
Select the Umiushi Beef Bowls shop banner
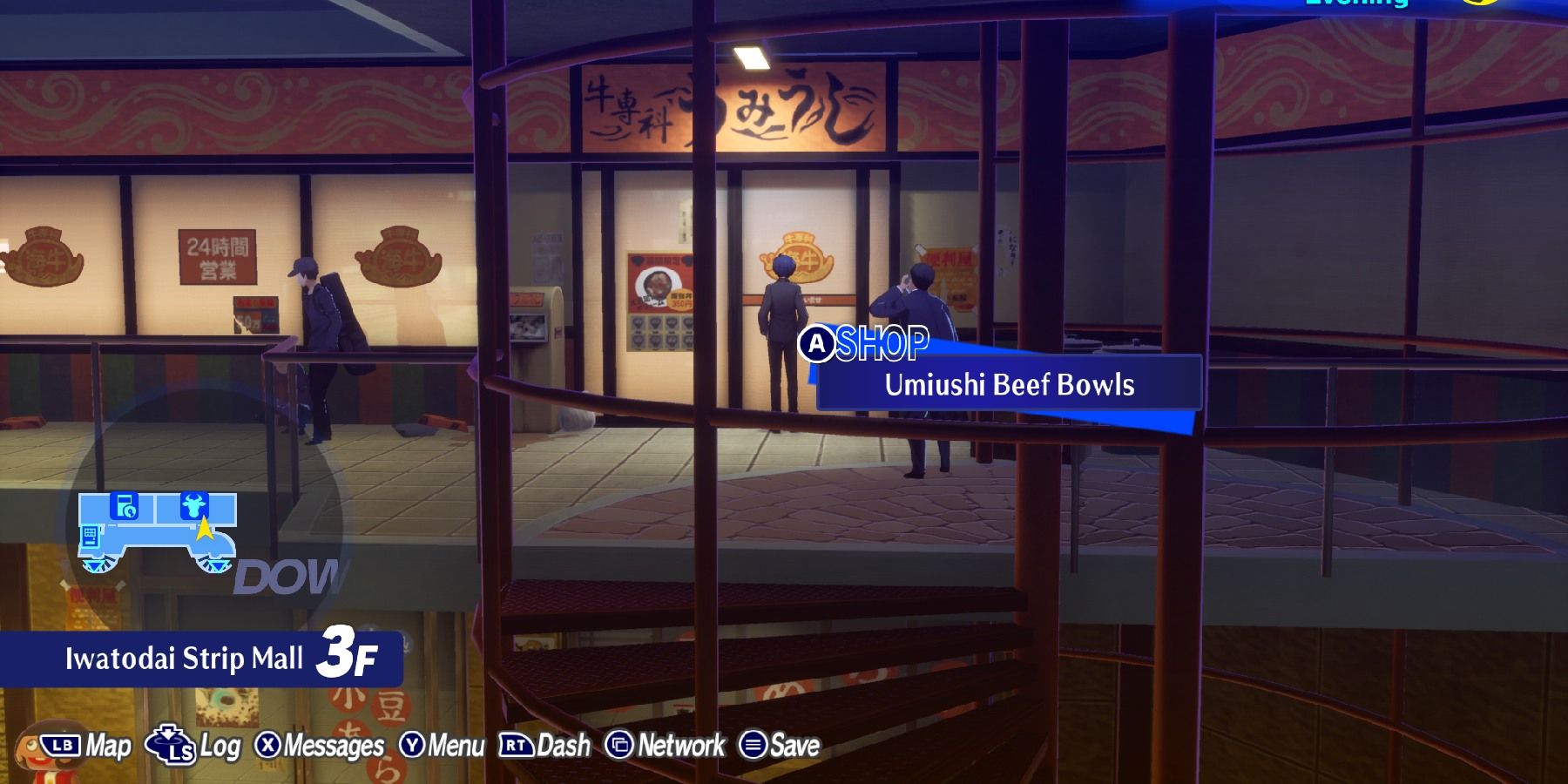tap(1009, 385)
